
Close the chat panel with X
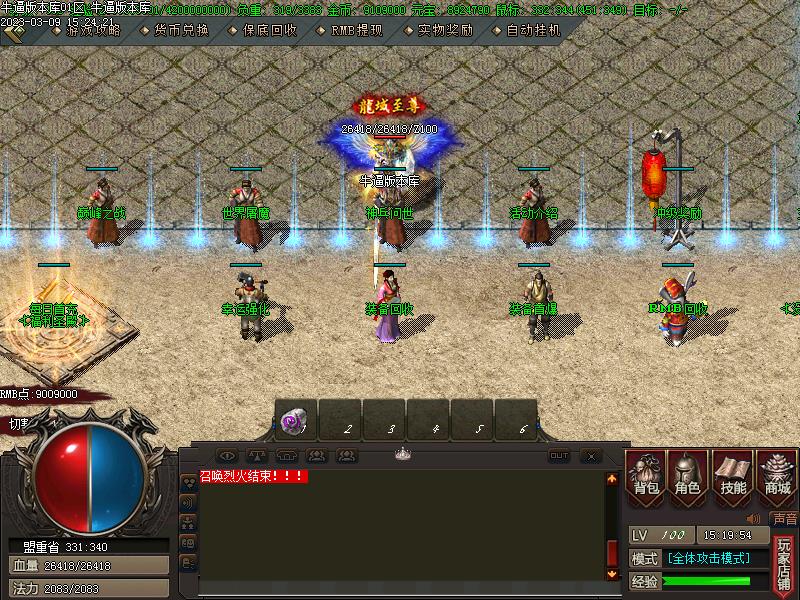(x=590, y=456)
